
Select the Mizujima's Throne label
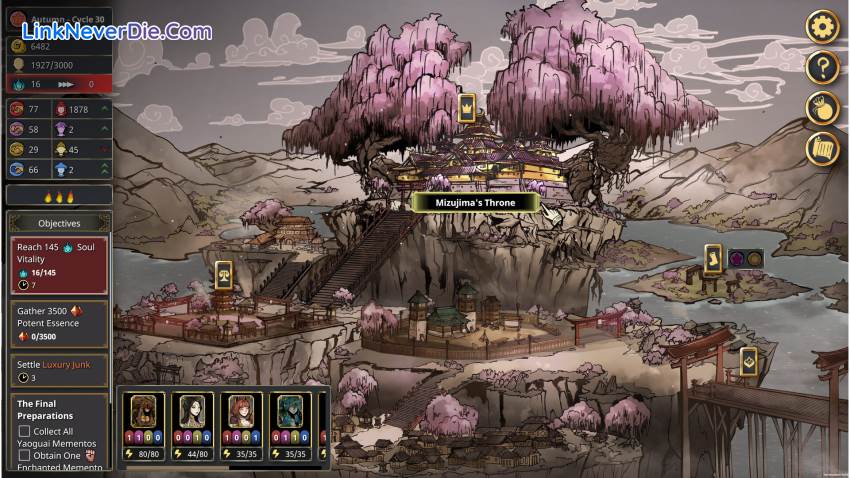click(475, 202)
